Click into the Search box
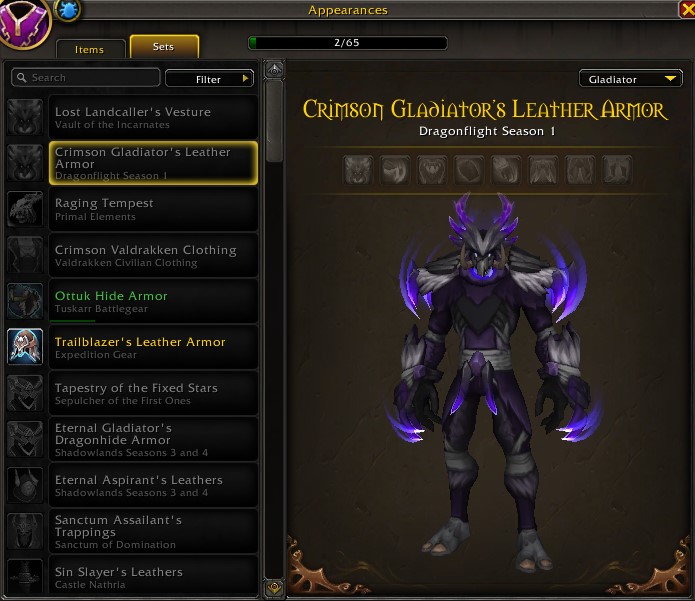 (x=86, y=78)
